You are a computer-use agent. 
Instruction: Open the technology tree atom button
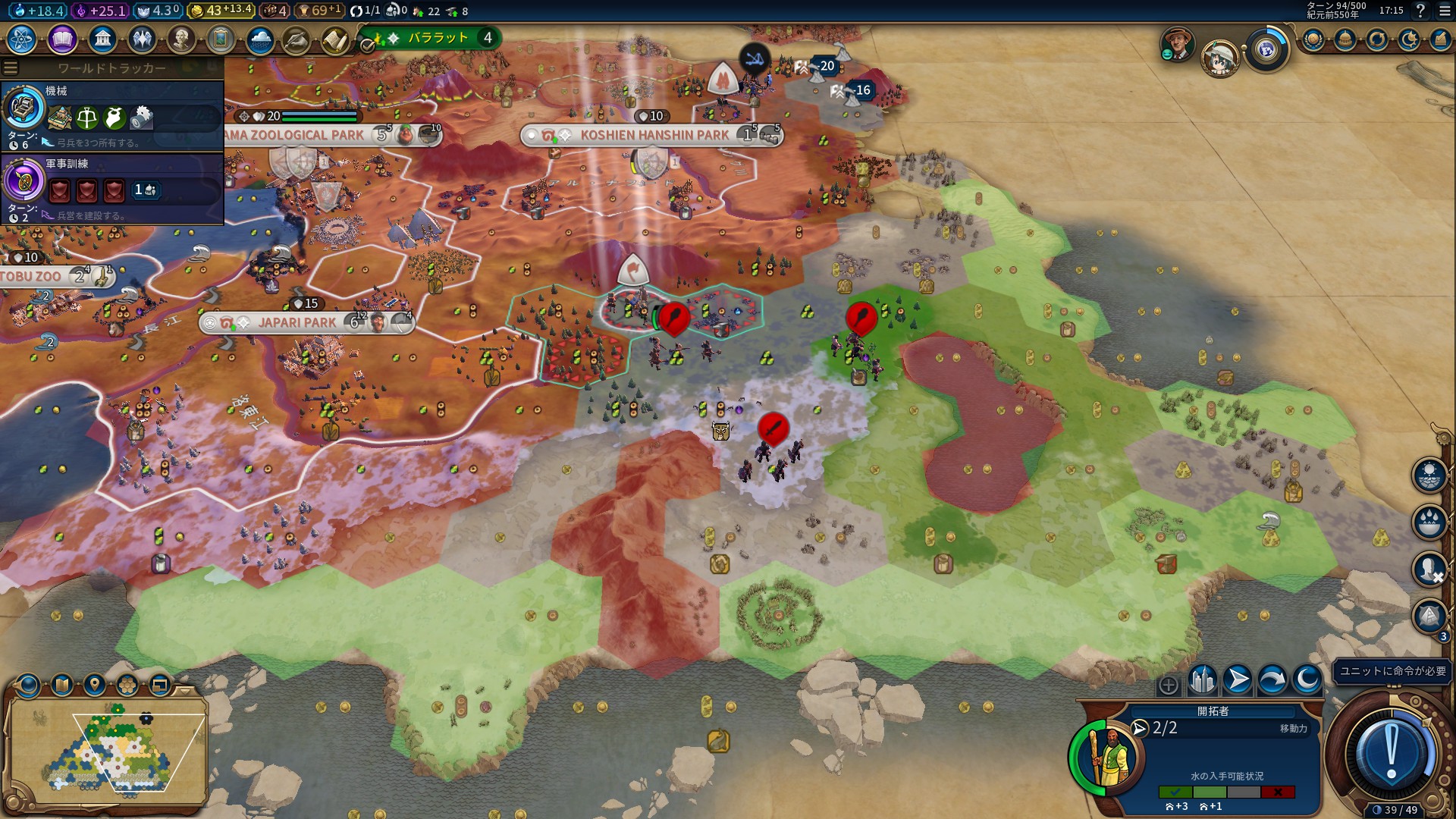point(22,39)
